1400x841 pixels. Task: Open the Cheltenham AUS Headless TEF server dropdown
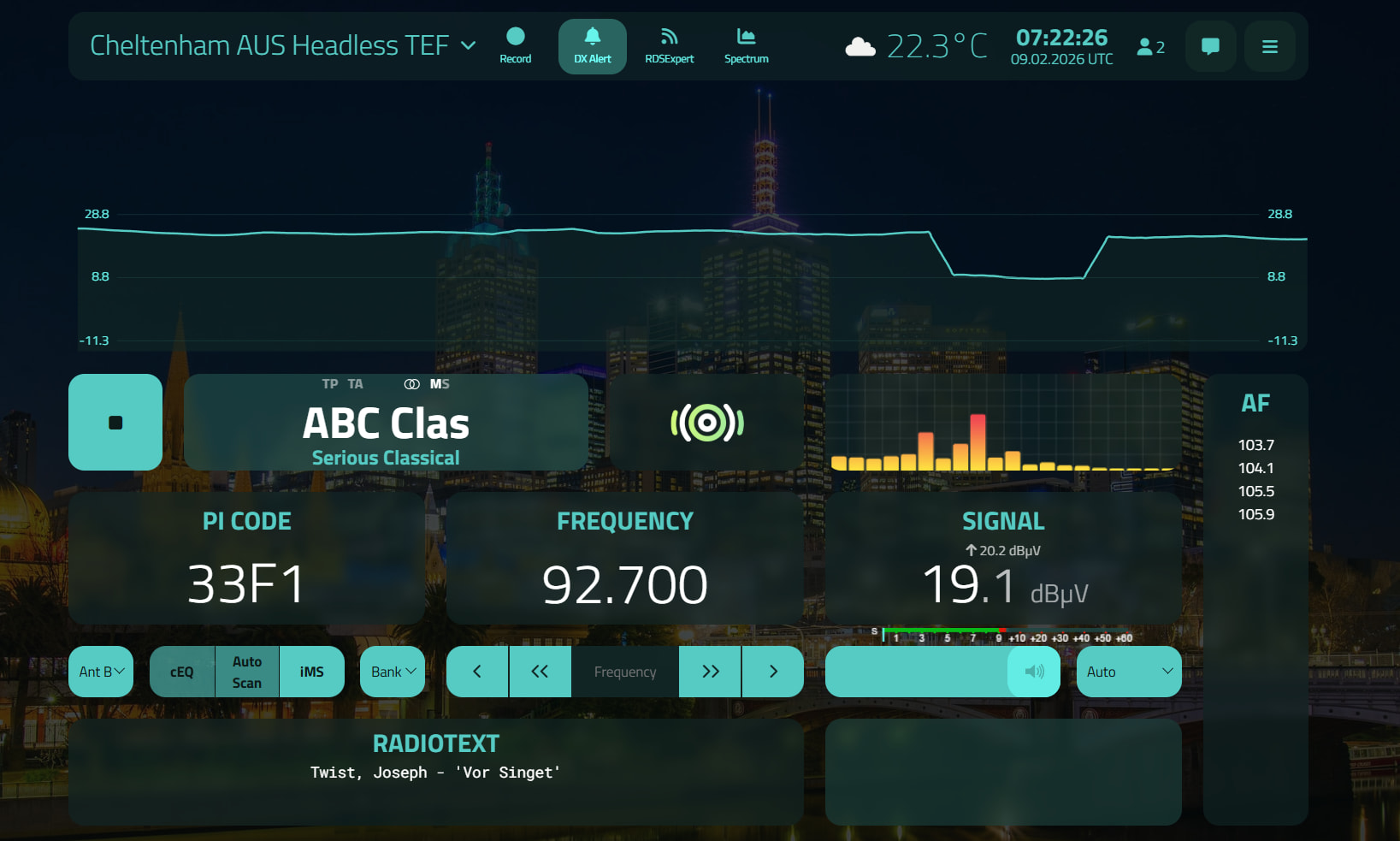coord(282,45)
